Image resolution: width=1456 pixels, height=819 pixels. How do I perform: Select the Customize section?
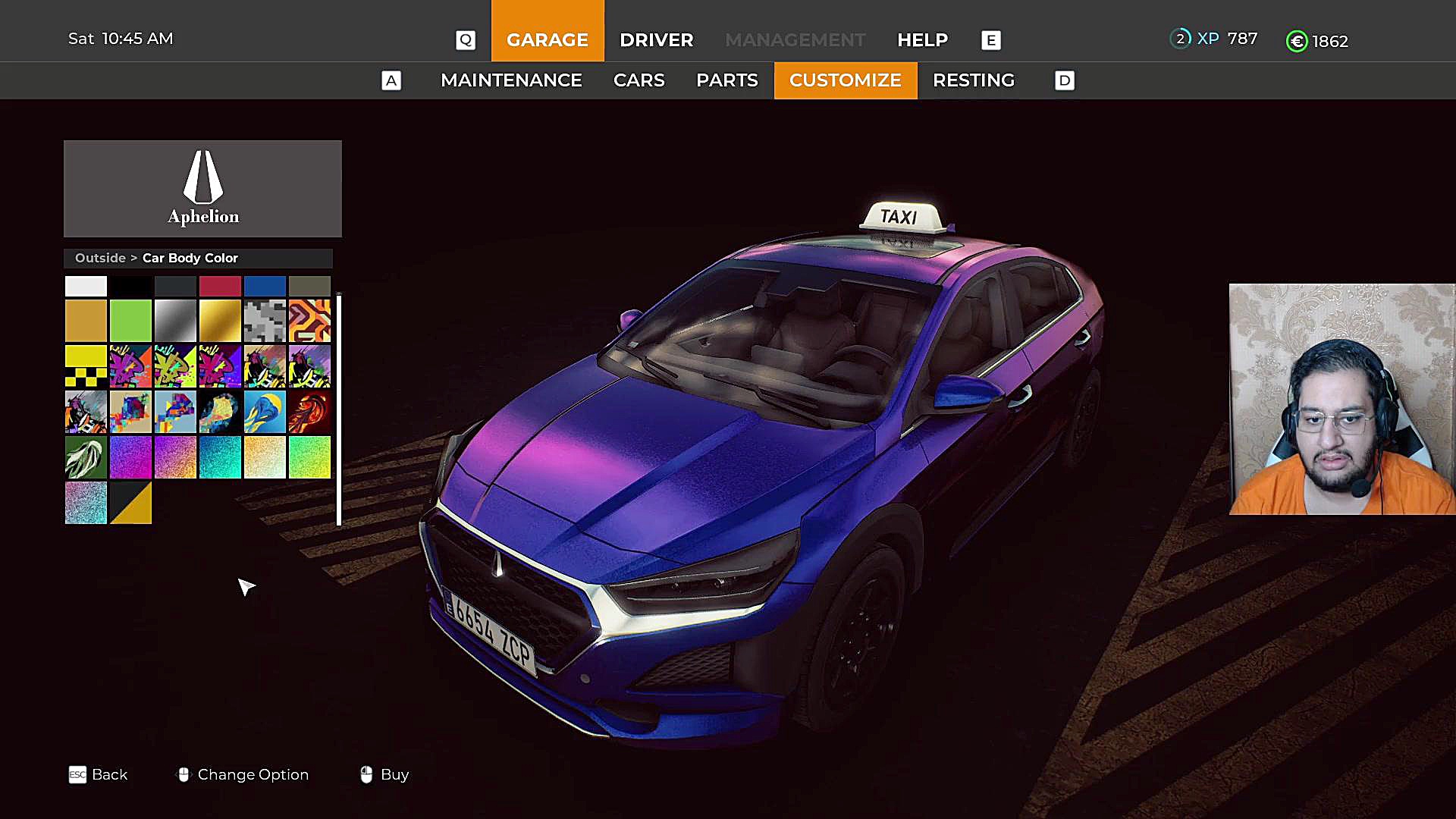tap(845, 80)
